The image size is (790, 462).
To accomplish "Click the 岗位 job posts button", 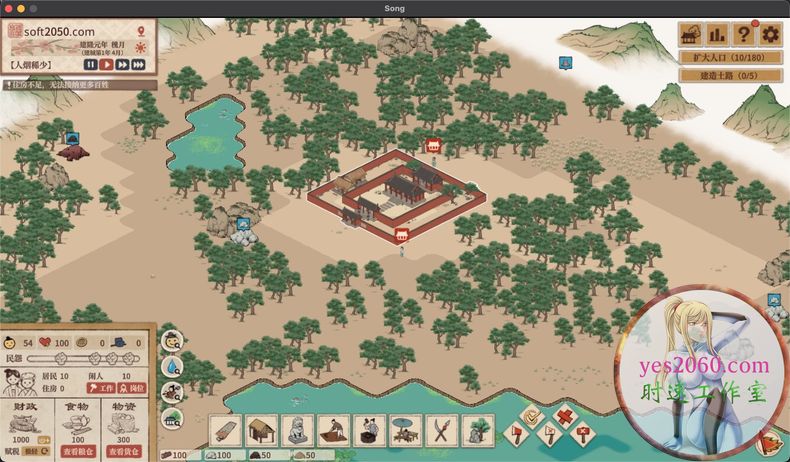I will point(133,388).
